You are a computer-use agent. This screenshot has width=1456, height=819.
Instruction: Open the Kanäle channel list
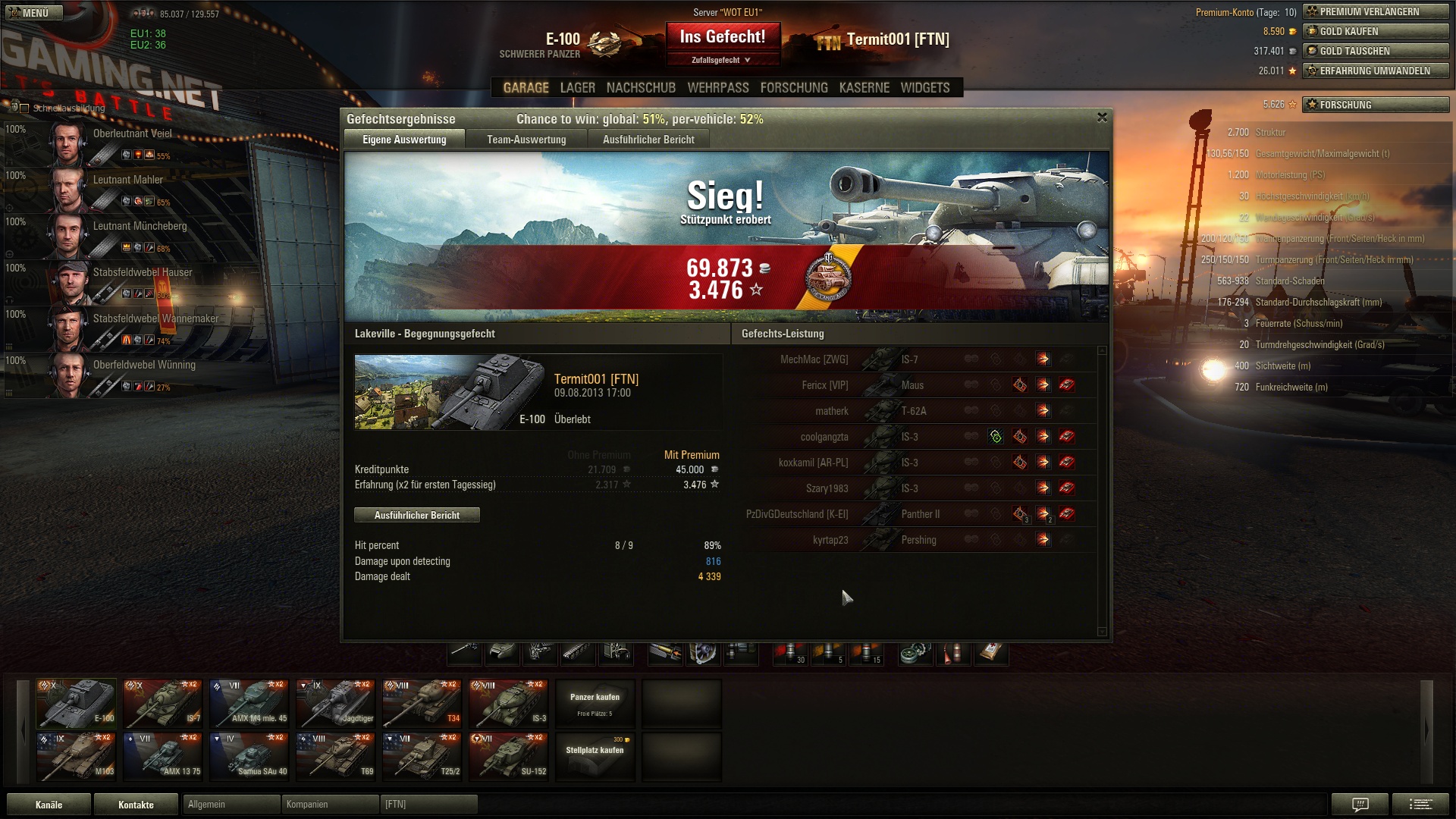click(49, 805)
